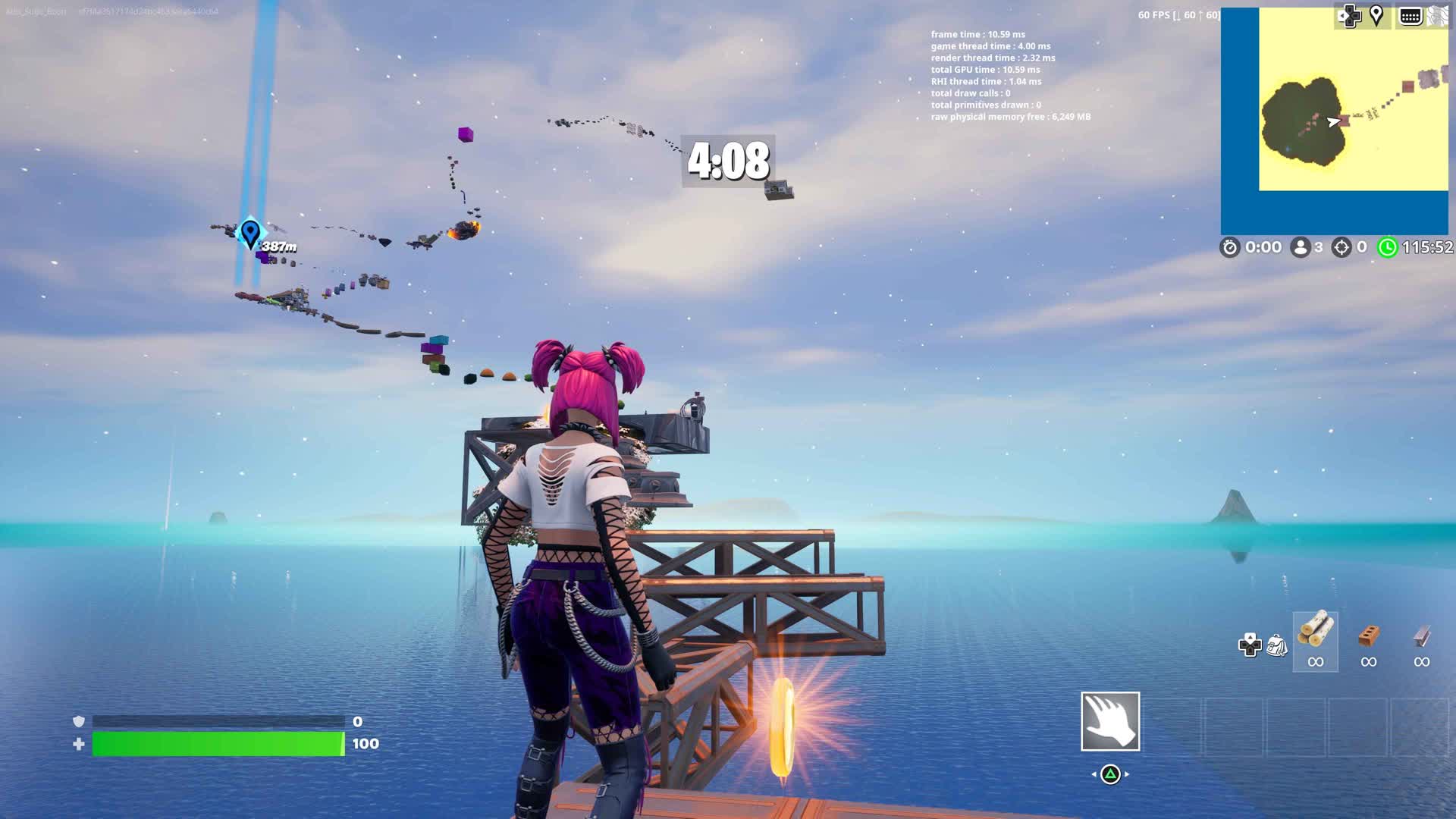The width and height of the screenshot is (1456, 819).
Task: Click the stopwatch timer icon showing 0:00
Action: (1230, 248)
